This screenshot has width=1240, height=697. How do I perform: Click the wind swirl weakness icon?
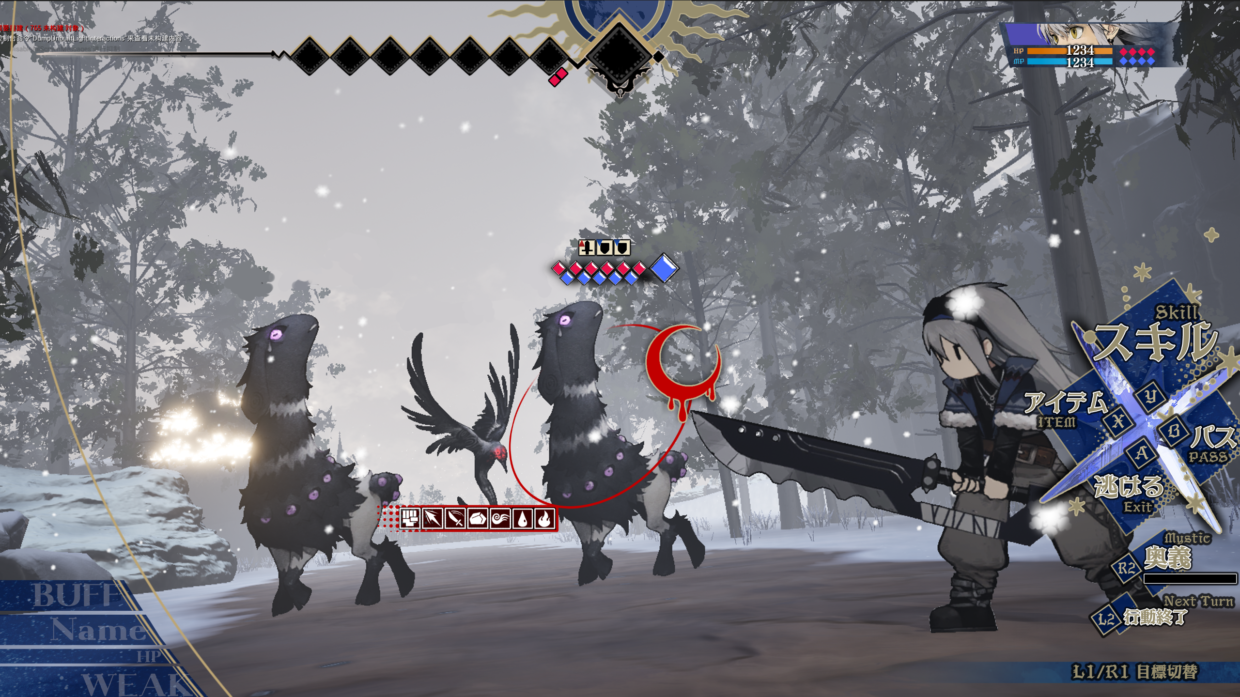[x=499, y=518]
